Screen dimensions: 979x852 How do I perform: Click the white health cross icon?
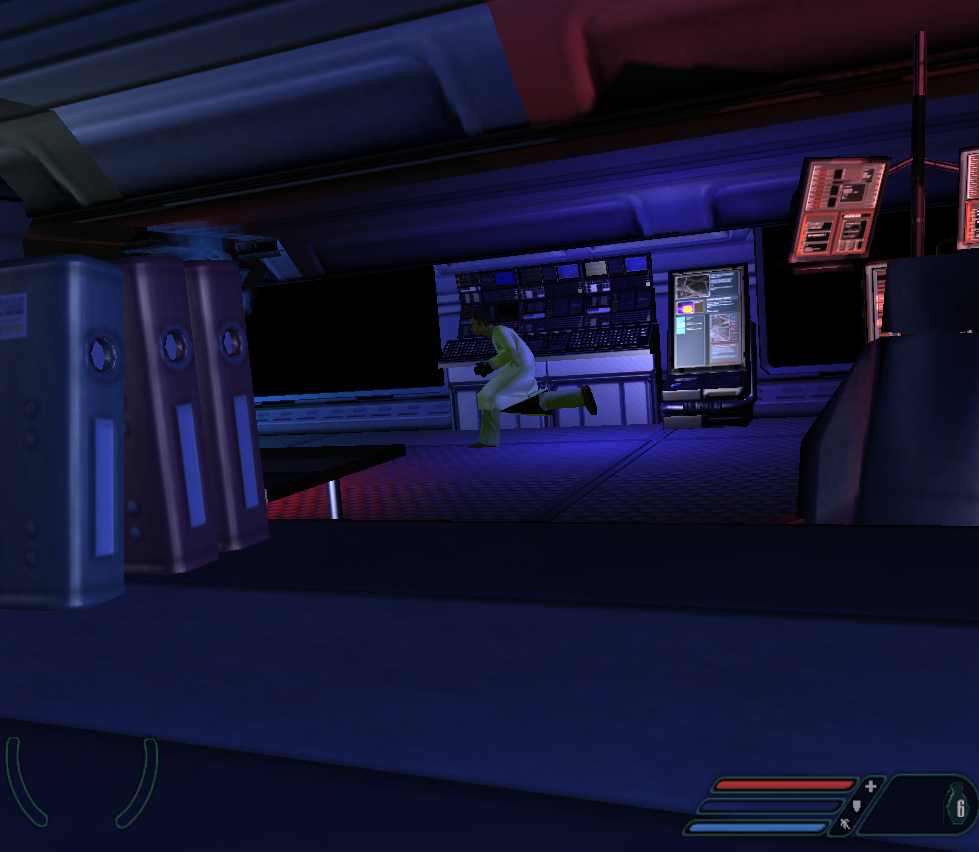coord(870,786)
